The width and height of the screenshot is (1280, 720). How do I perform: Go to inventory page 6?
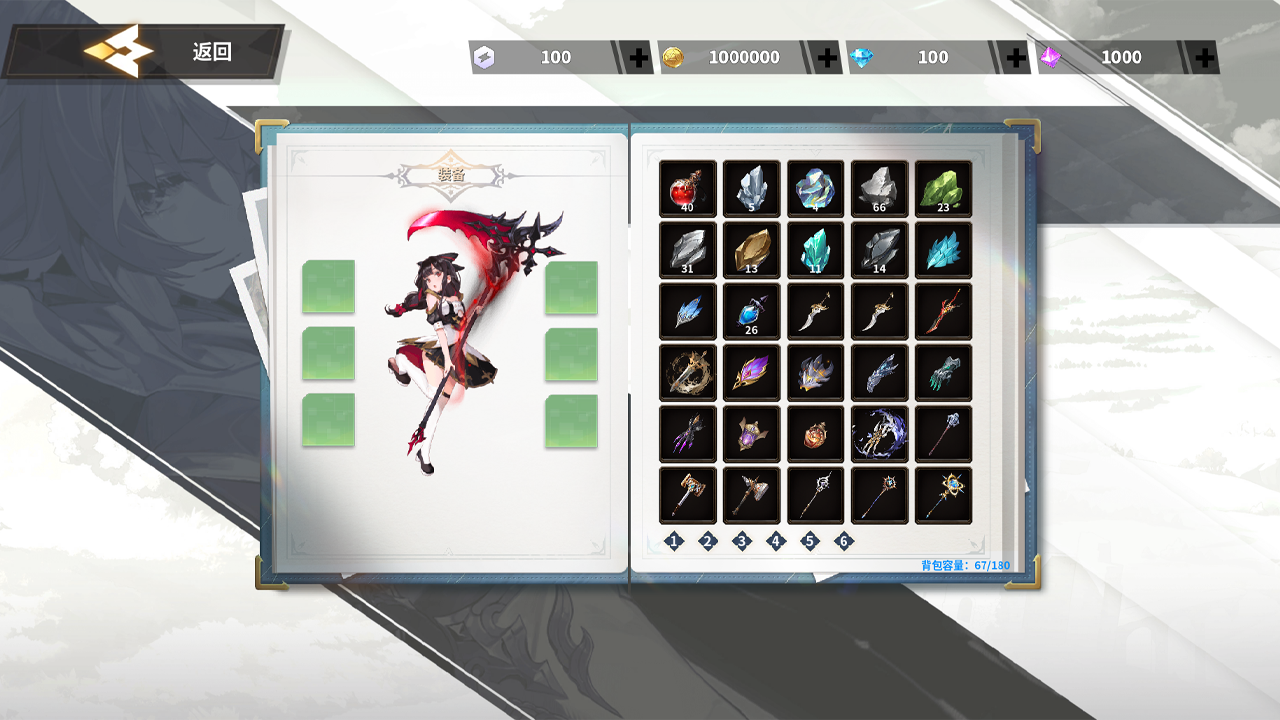click(x=844, y=541)
